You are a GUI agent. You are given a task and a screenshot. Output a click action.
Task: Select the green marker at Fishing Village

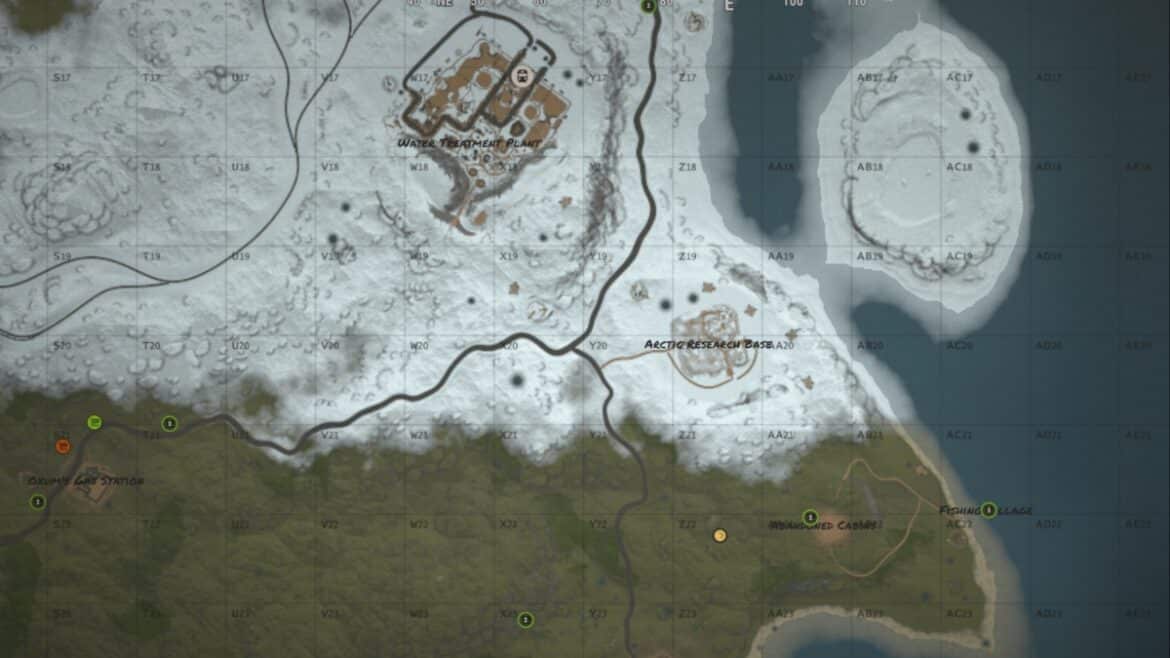click(x=988, y=510)
